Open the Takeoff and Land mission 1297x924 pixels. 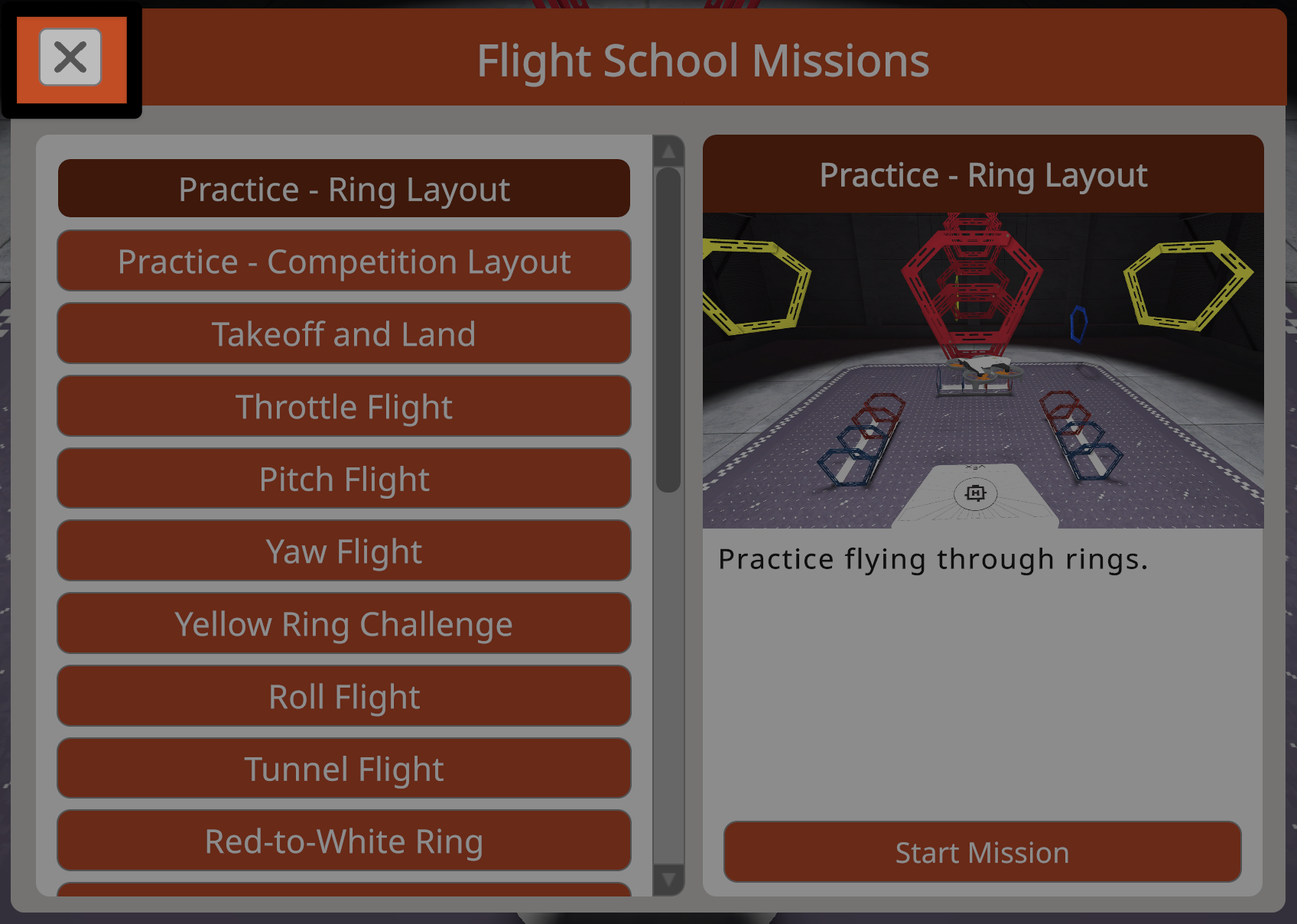tap(343, 333)
